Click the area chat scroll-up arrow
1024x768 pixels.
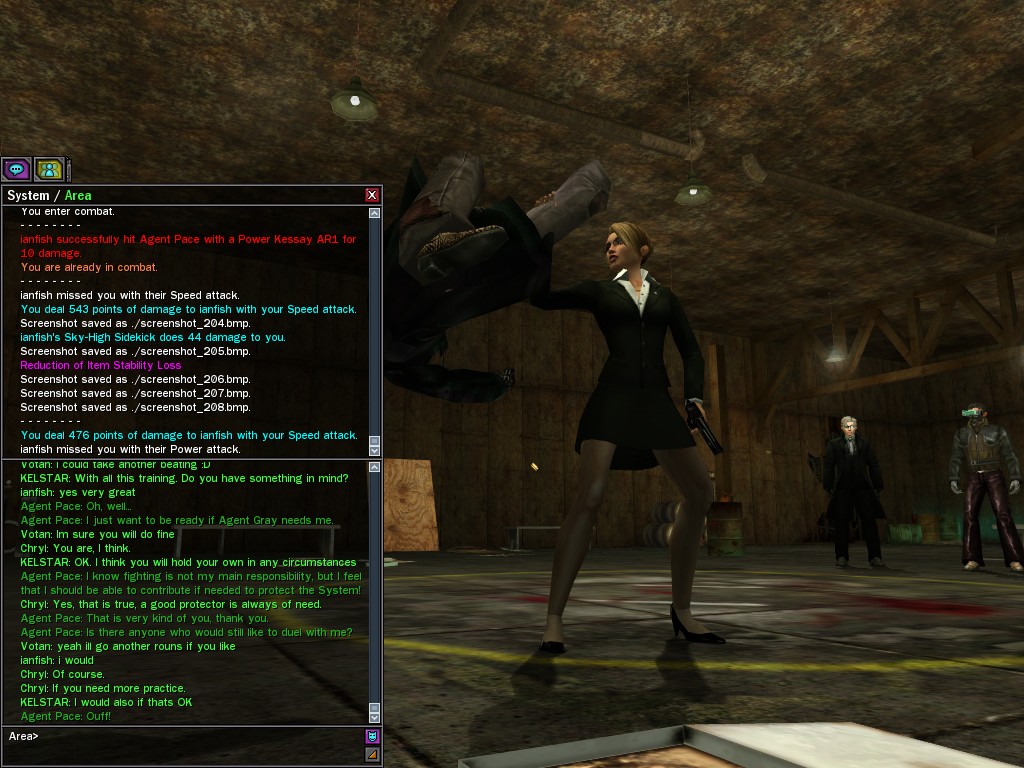375,467
